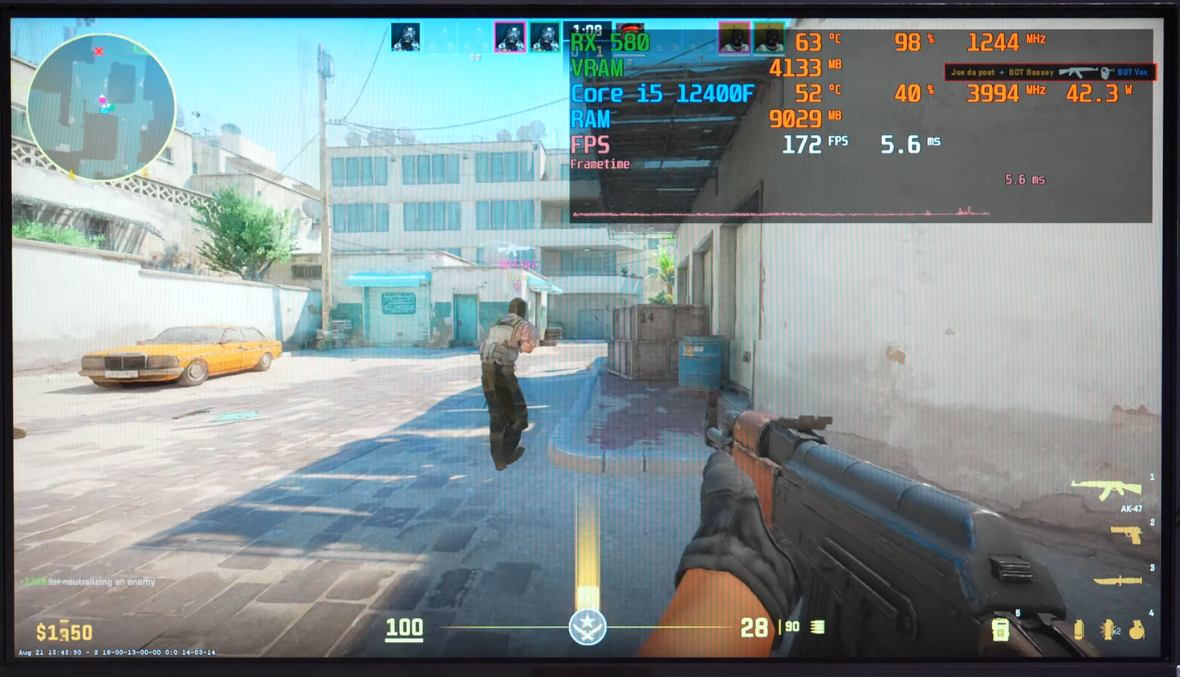
Task: Select the flashbang x2 icon
Action: [x=1108, y=630]
